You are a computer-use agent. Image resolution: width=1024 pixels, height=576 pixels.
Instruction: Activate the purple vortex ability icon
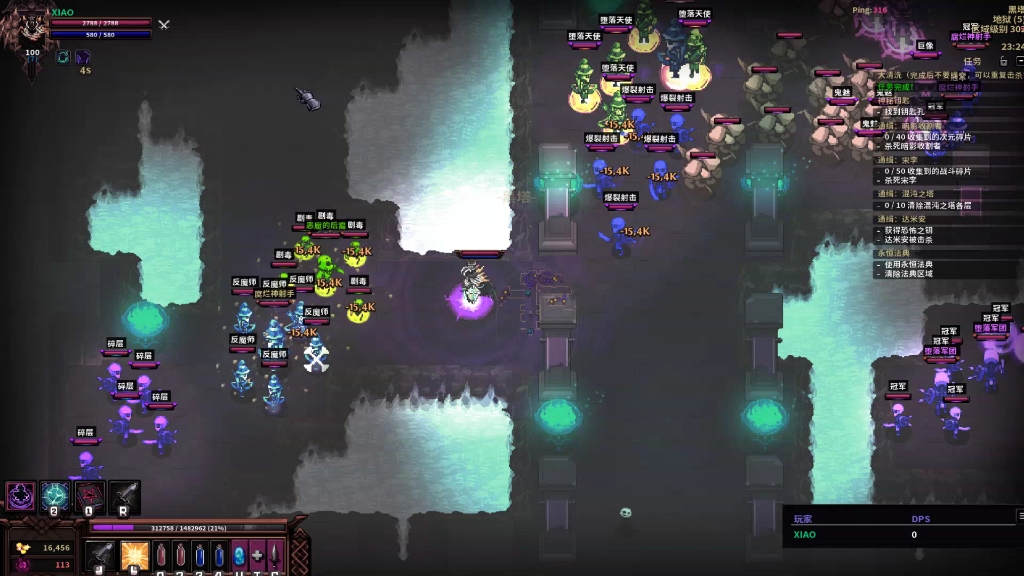tap(20, 495)
